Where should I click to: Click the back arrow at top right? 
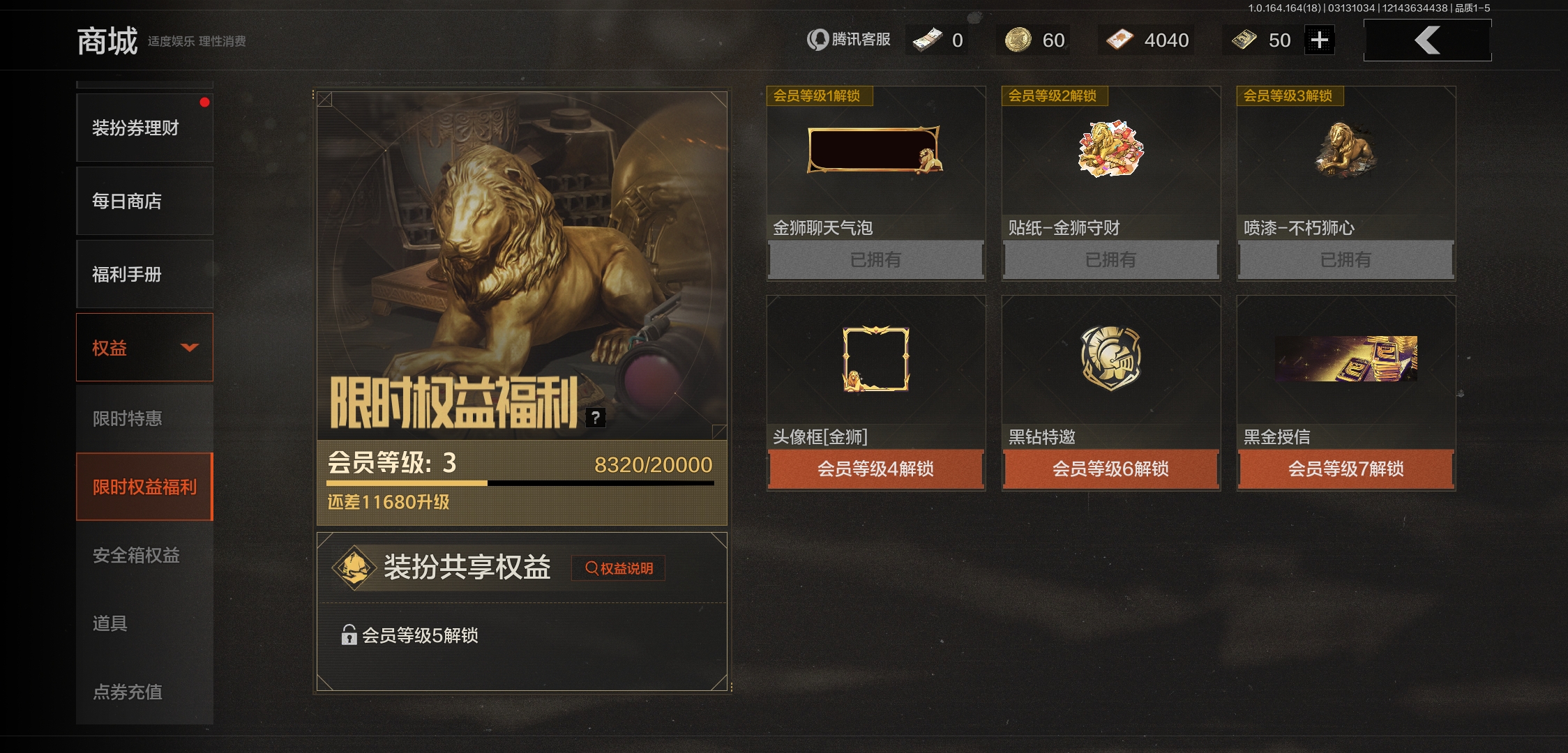[1427, 40]
